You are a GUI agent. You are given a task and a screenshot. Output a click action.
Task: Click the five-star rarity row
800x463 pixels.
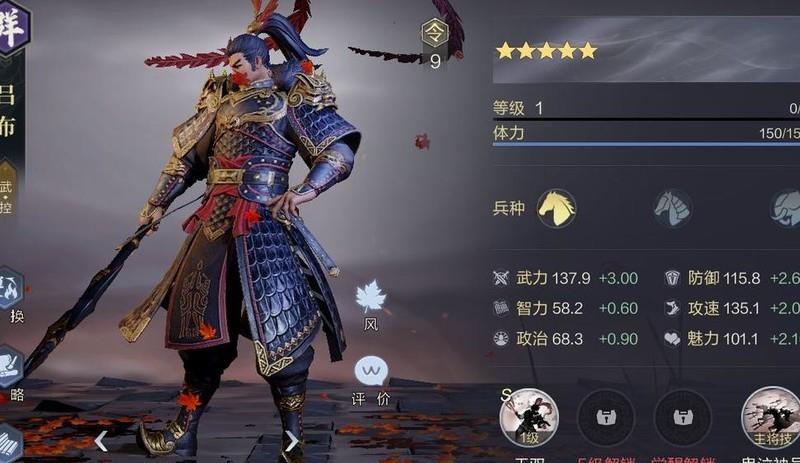546,50
